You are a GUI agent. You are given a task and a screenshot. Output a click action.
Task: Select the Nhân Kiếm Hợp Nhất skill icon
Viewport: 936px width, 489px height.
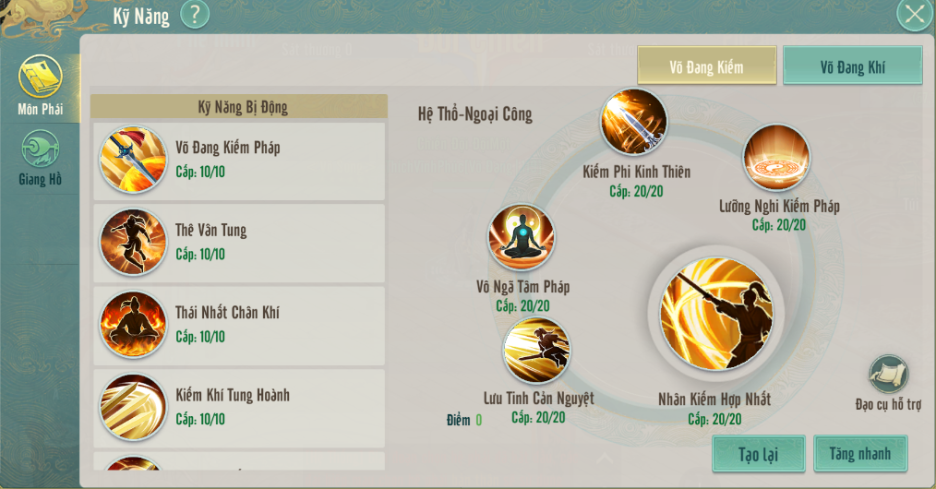point(715,313)
